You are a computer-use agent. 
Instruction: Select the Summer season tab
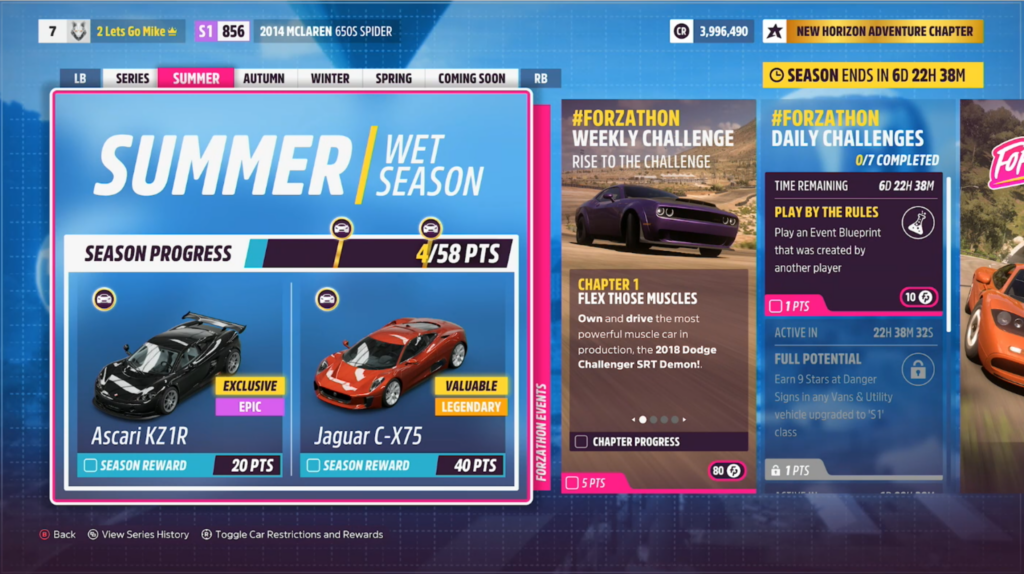click(196, 78)
